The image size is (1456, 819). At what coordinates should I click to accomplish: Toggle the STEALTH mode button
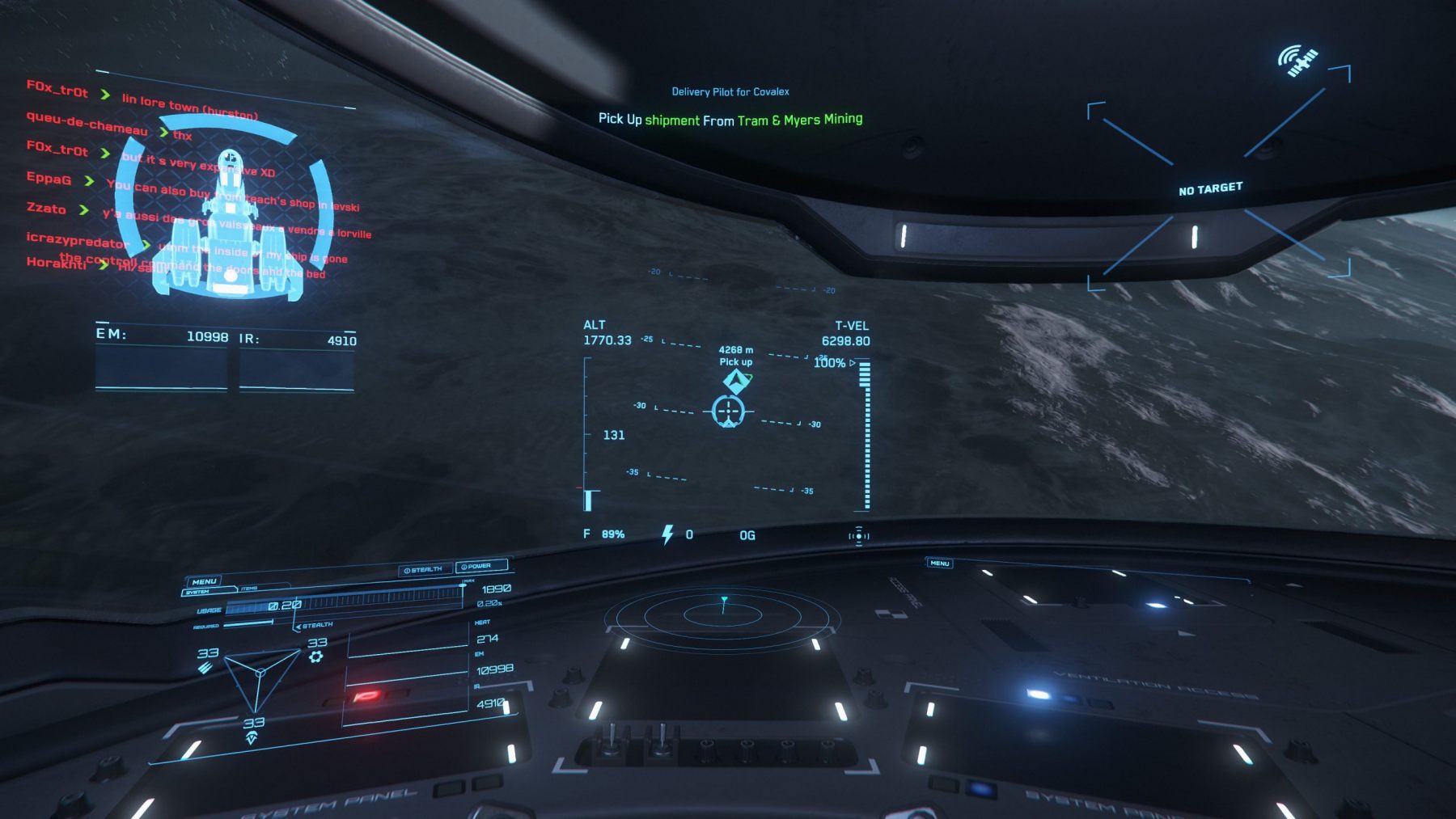click(x=423, y=569)
